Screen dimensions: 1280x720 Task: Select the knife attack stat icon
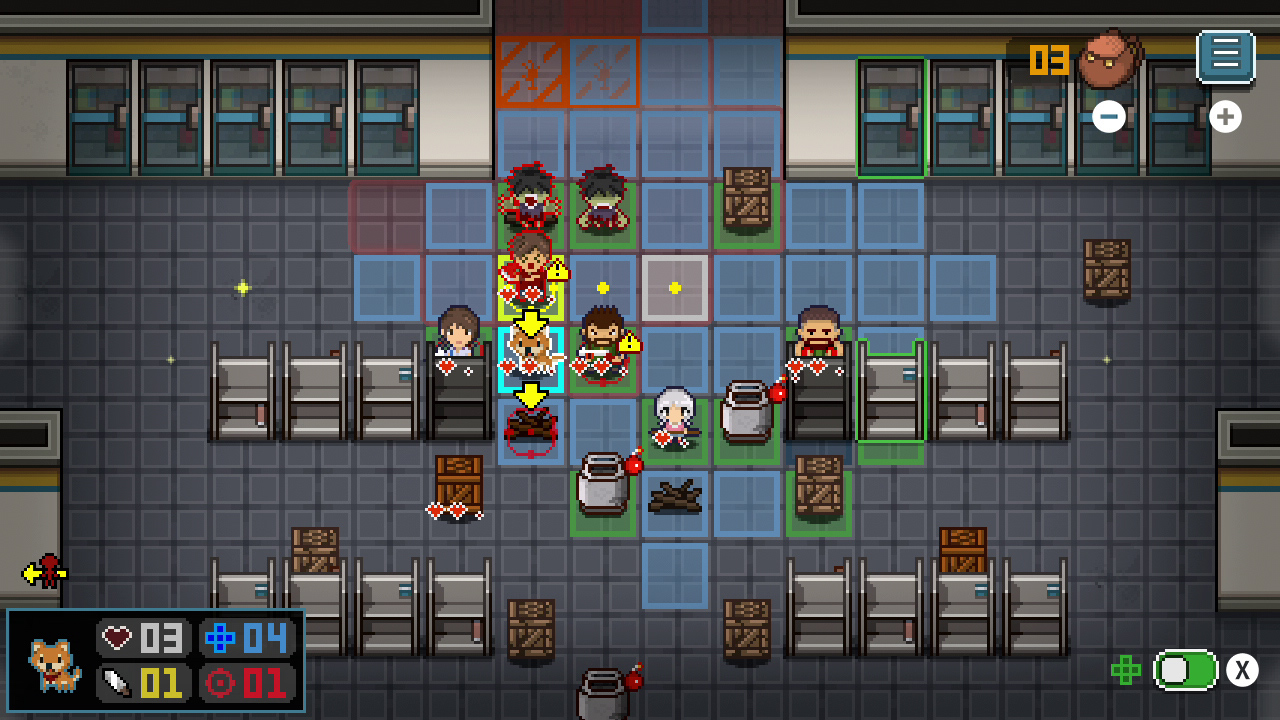[x=119, y=684]
